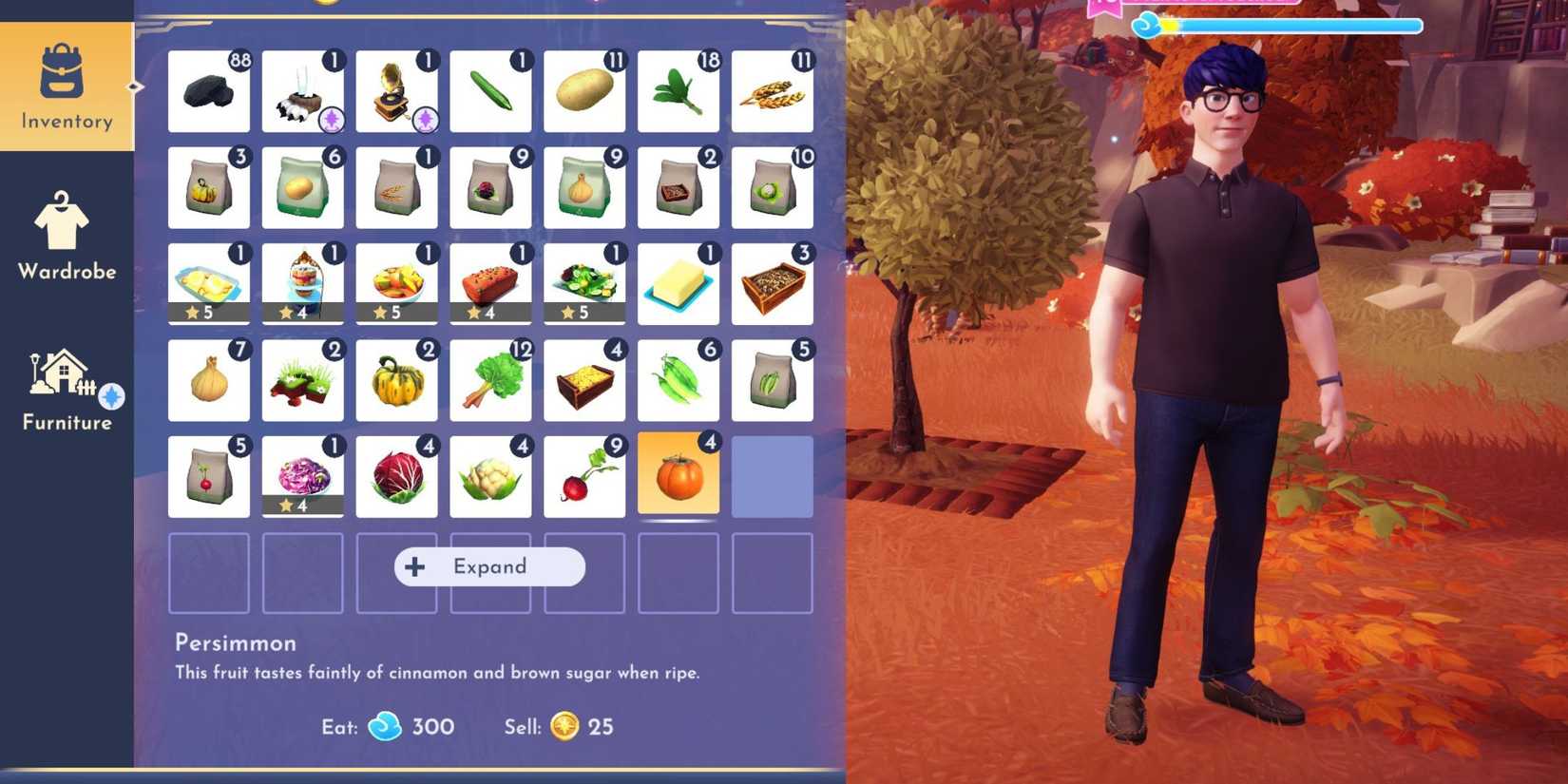Click the Expand button
The image size is (1568, 784).
pyautogui.click(x=489, y=566)
